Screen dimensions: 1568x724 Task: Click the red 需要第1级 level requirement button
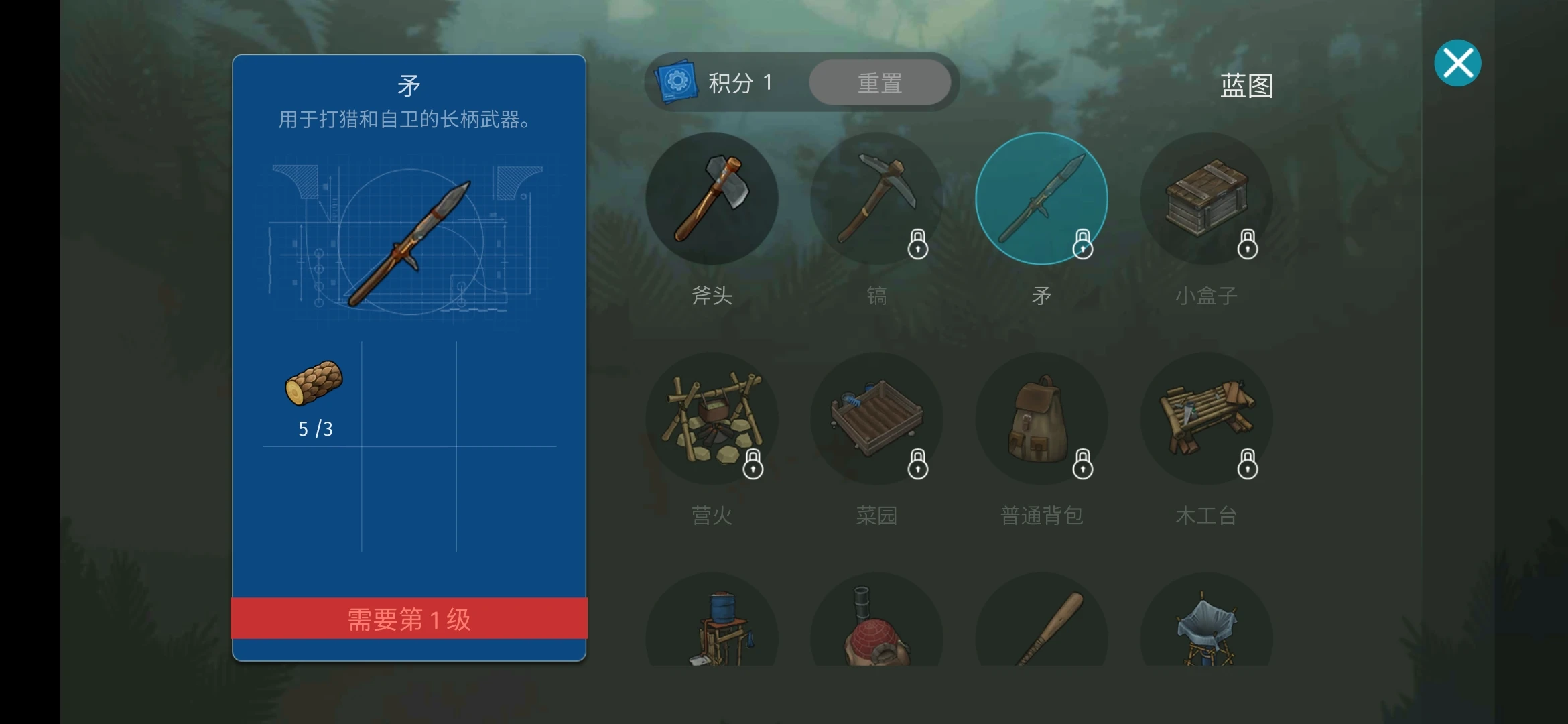(409, 619)
